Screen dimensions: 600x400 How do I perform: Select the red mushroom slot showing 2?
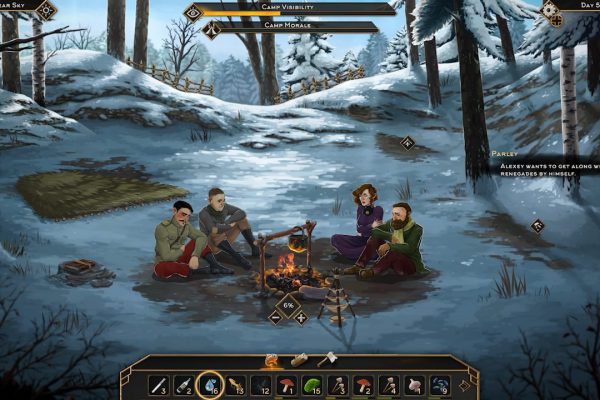362,384
